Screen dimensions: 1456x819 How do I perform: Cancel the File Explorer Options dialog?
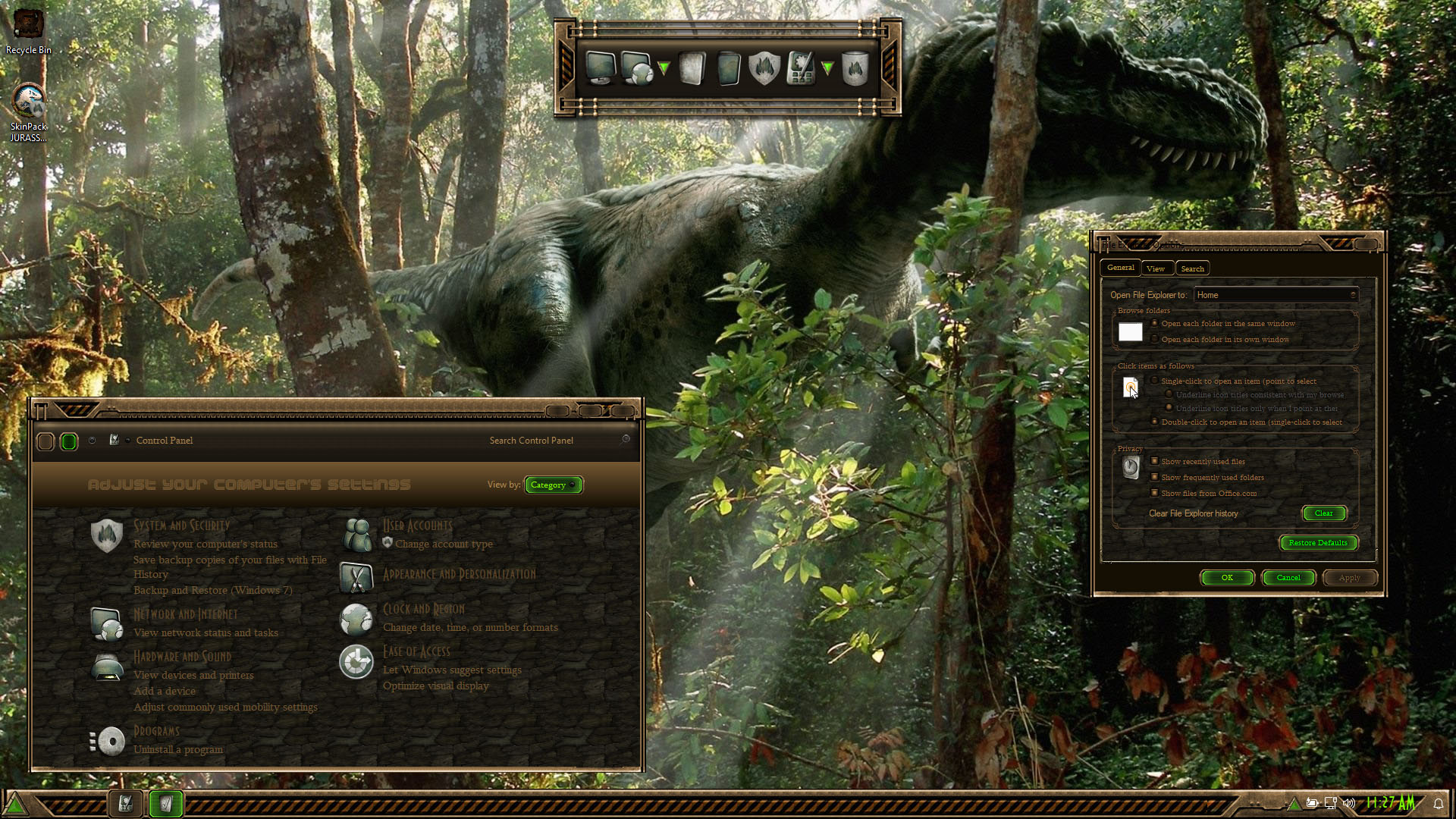pos(1288,578)
